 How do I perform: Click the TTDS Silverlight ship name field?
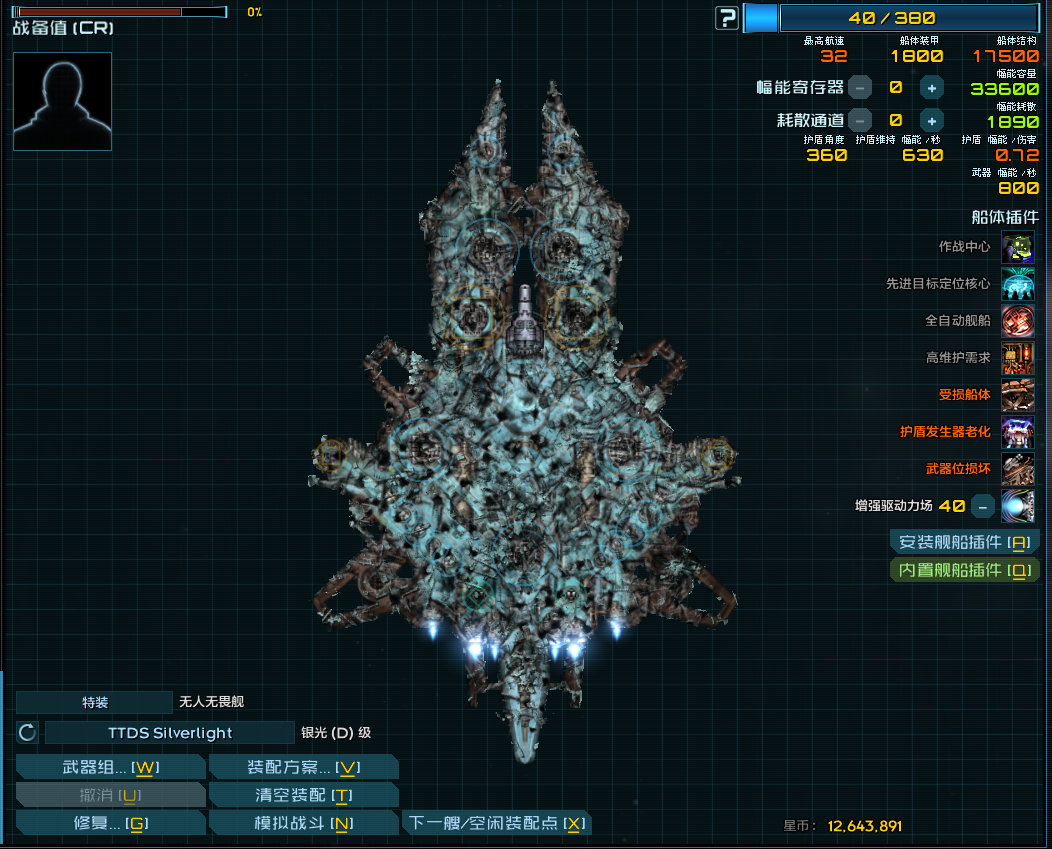click(170, 733)
